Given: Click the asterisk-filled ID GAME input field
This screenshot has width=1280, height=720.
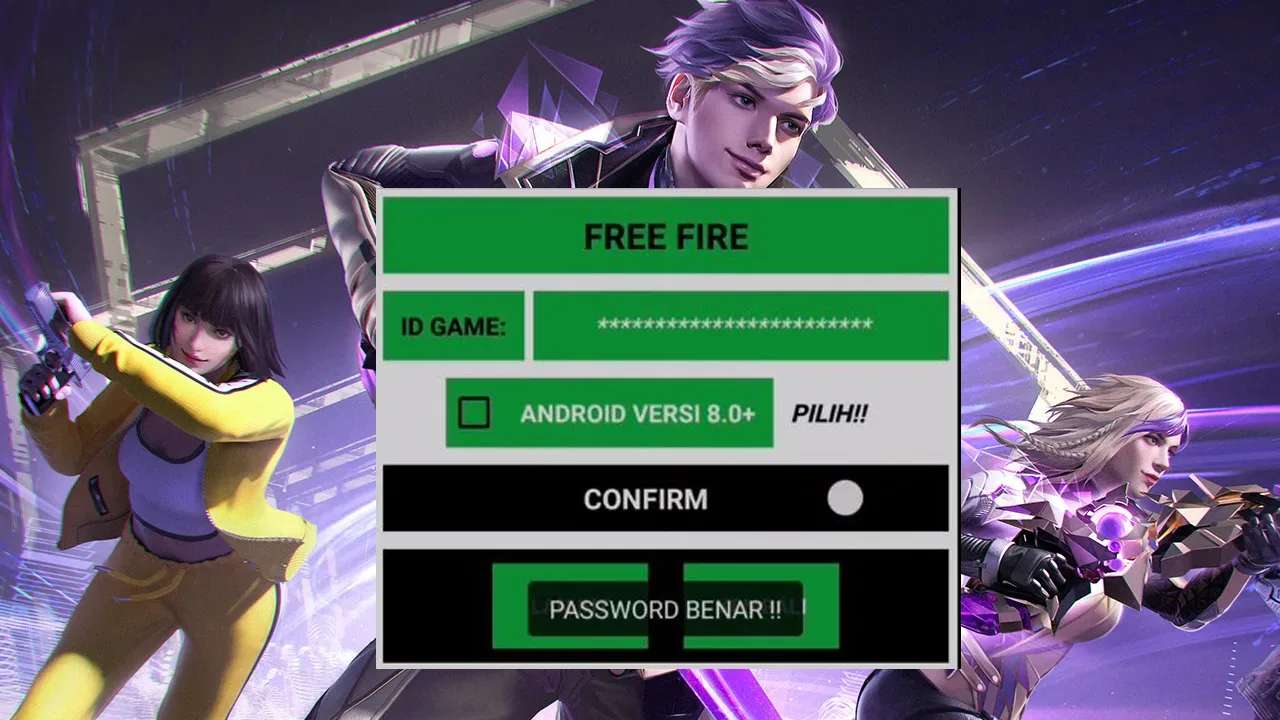Looking at the screenshot, I should pyautogui.click(x=742, y=324).
